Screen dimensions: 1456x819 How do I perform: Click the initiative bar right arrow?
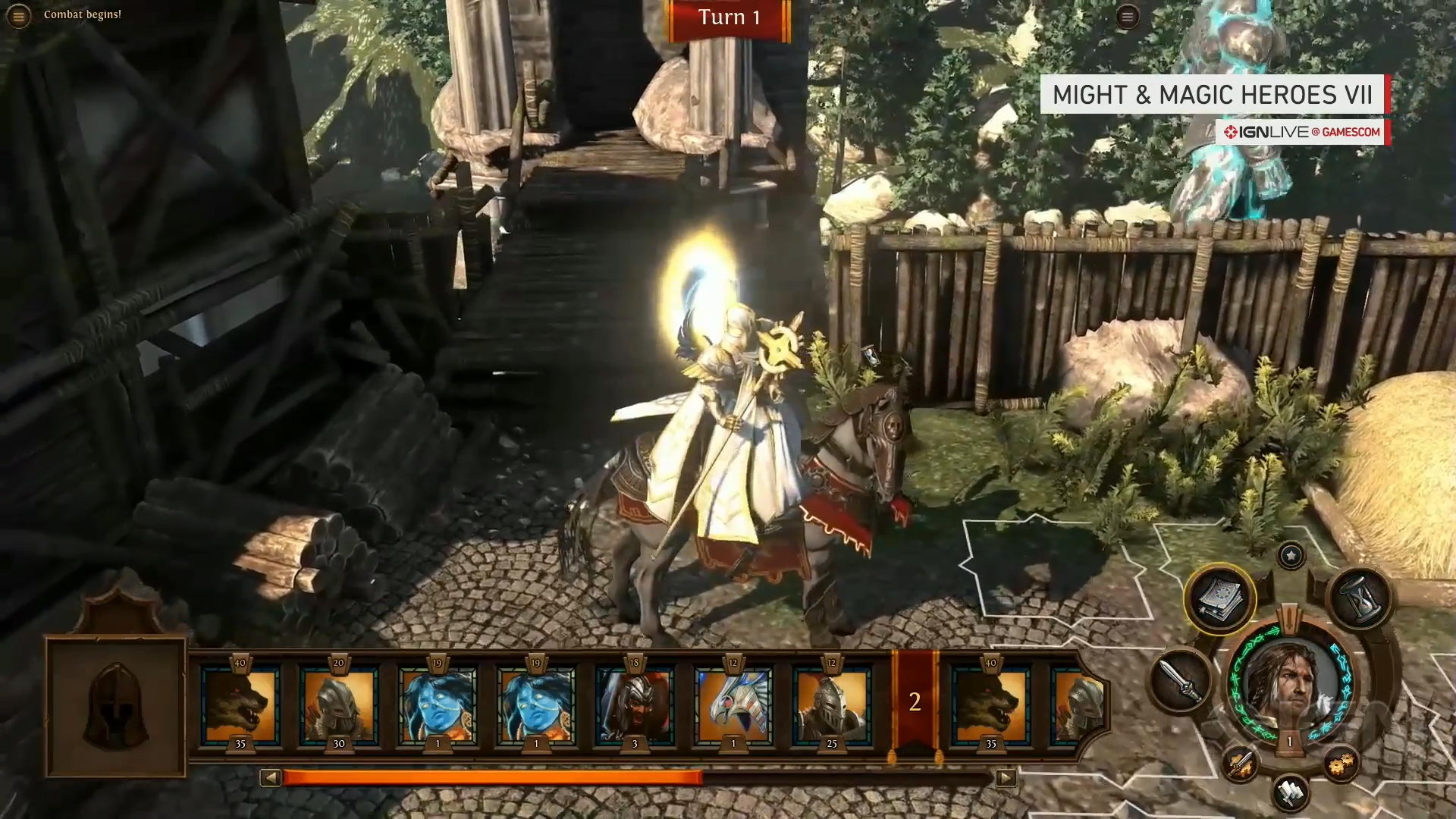[1006, 777]
